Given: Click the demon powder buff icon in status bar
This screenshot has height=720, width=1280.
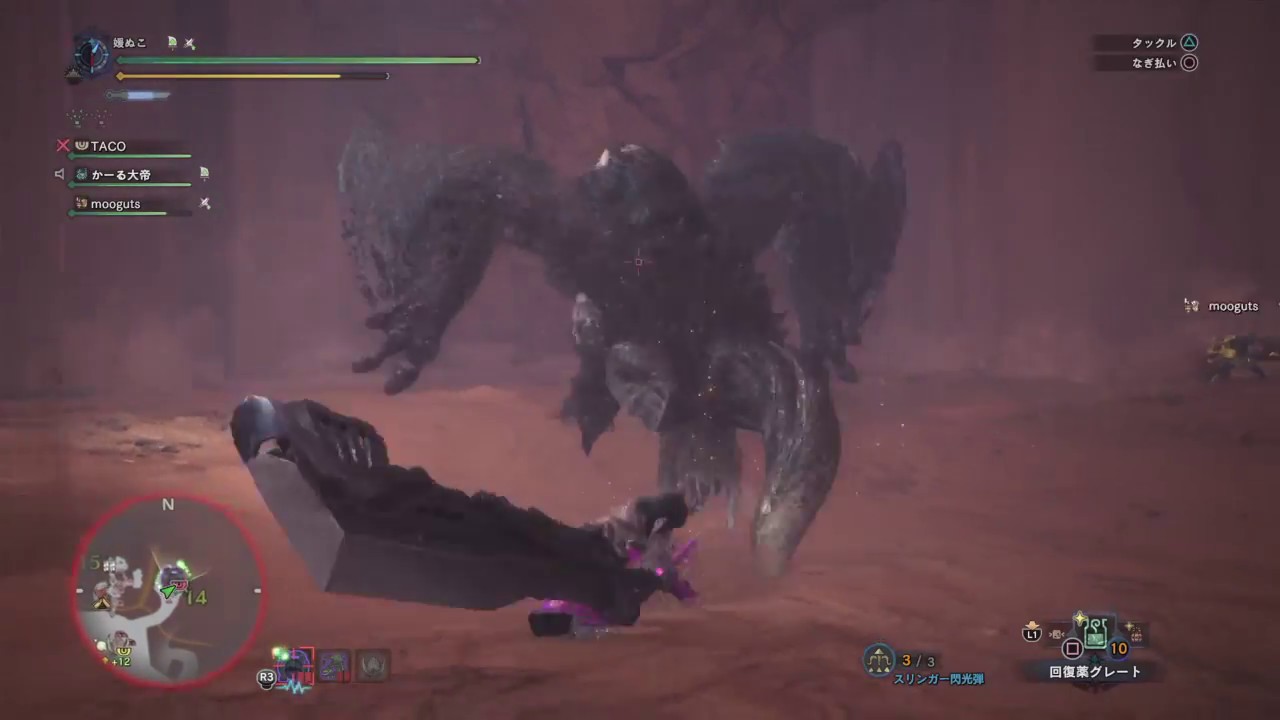Looking at the screenshot, I should pyautogui.click(x=335, y=664).
